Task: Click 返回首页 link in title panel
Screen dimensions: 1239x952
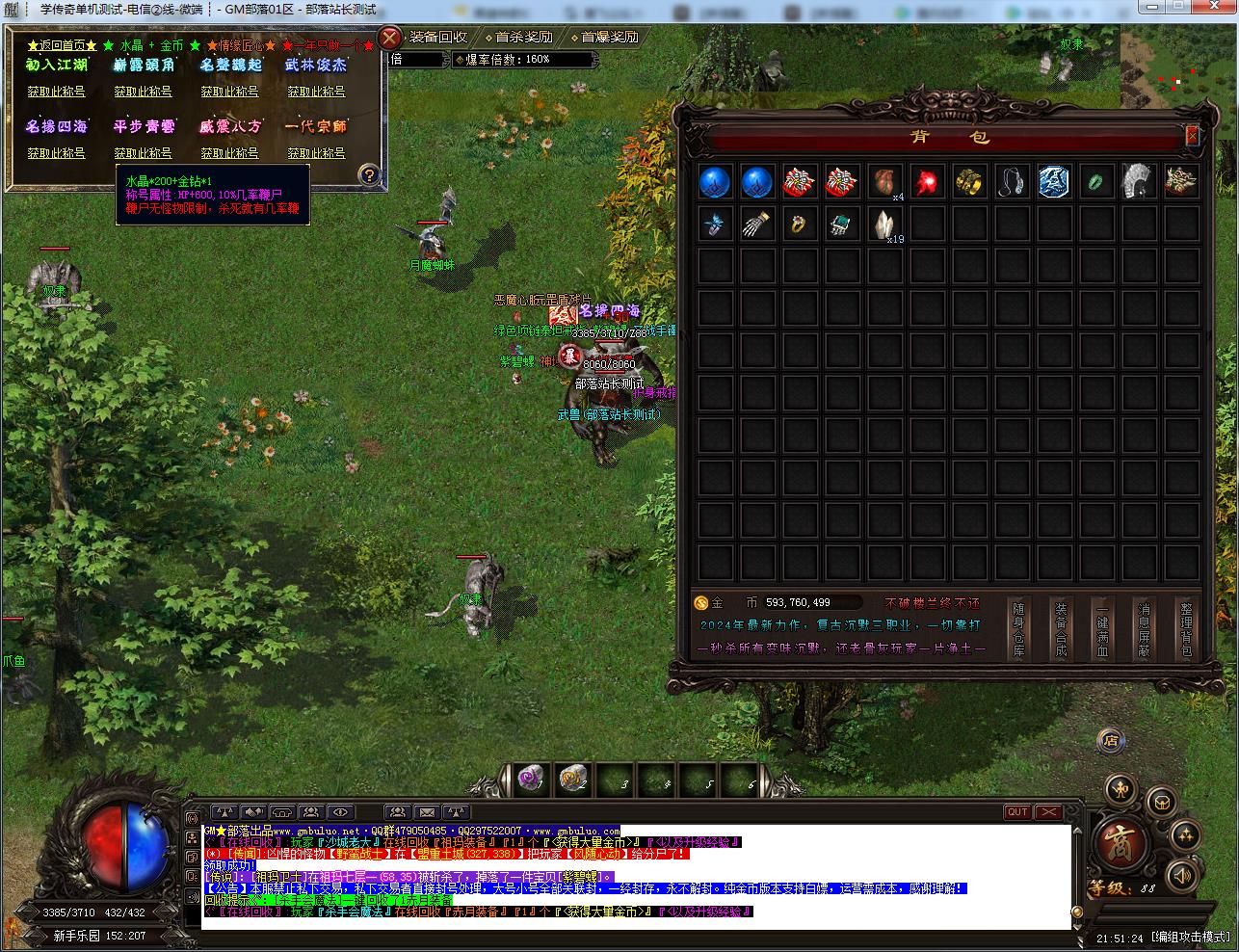Action: (x=63, y=45)
